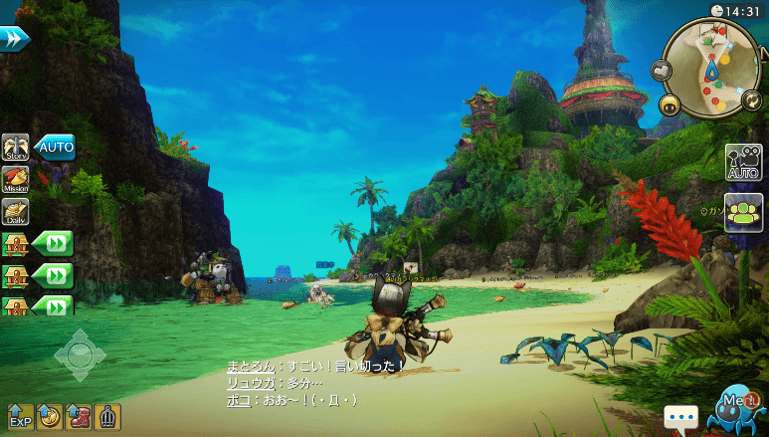Screen dimensions: 769x437
Task: Click the yellow face button below the minimap
Action: [669, 104]
